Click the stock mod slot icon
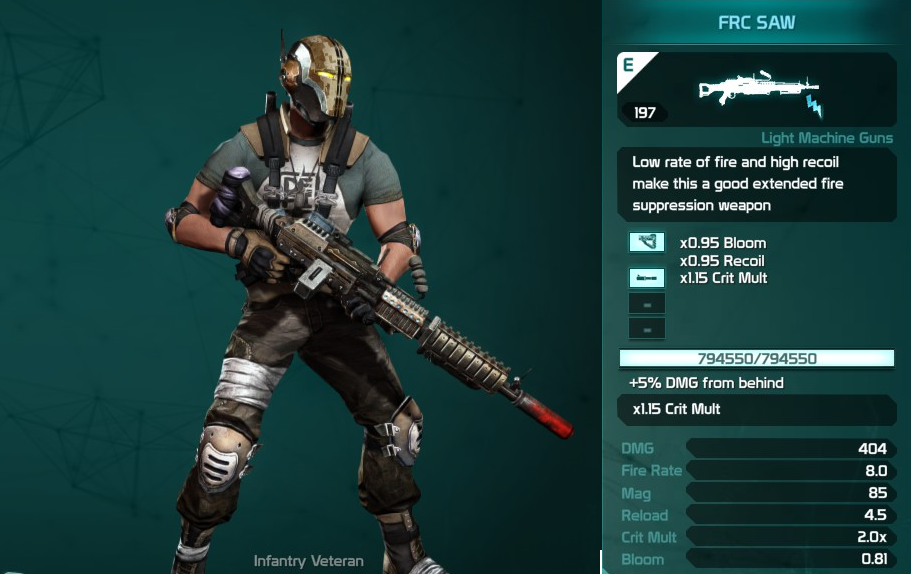 point(646,242)
